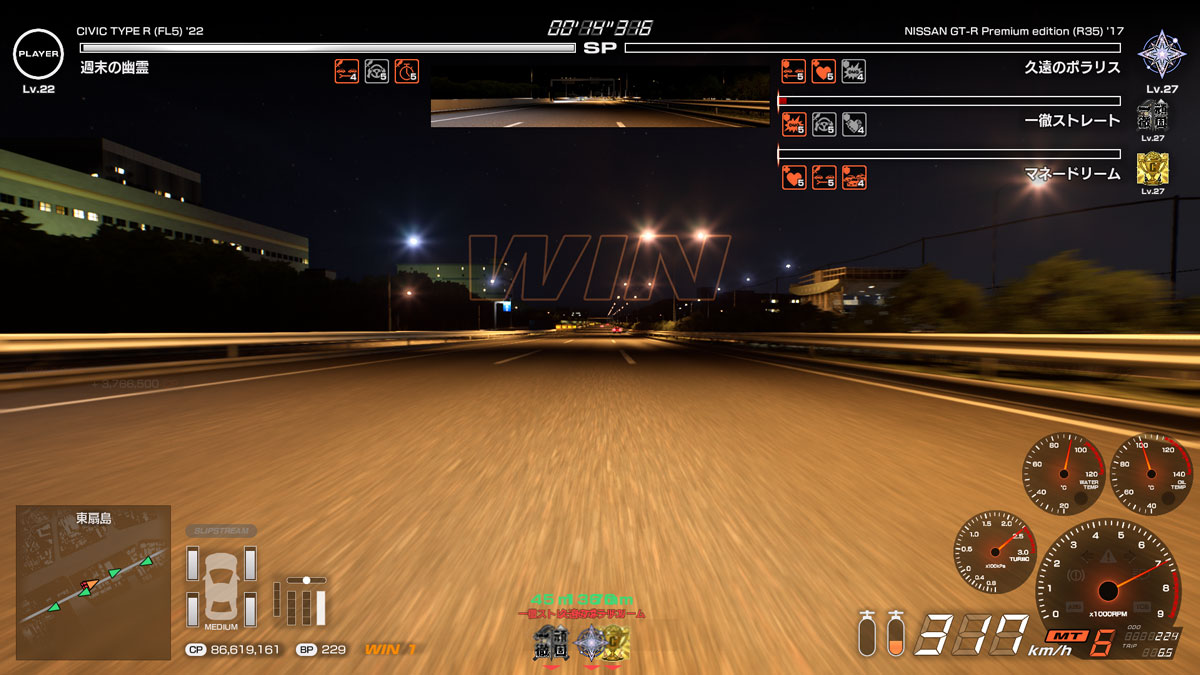Click the SLIPSTREAM indicator label
The image size is (1200, 675).
221,531
